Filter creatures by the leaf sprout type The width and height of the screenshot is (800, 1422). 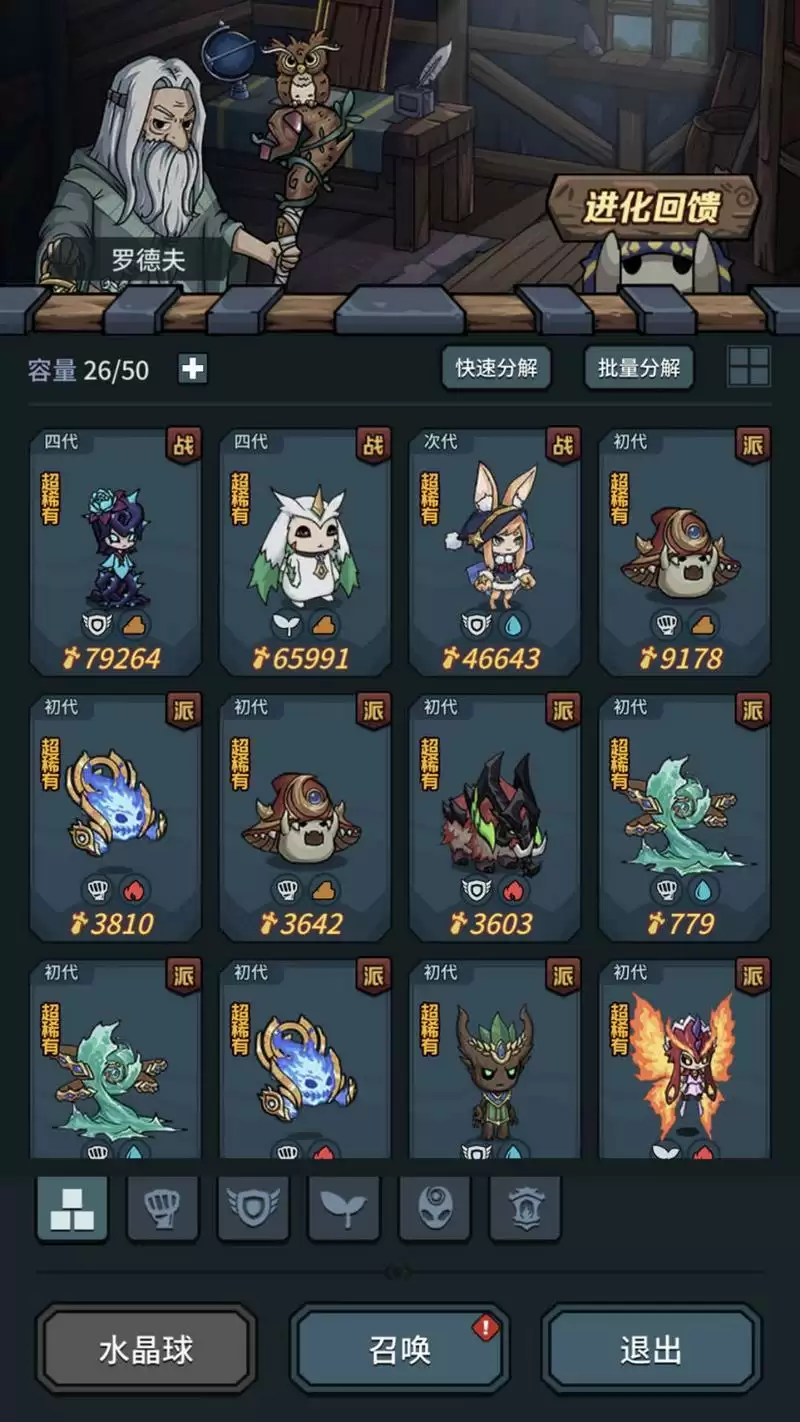click(x=343, y=1208)
